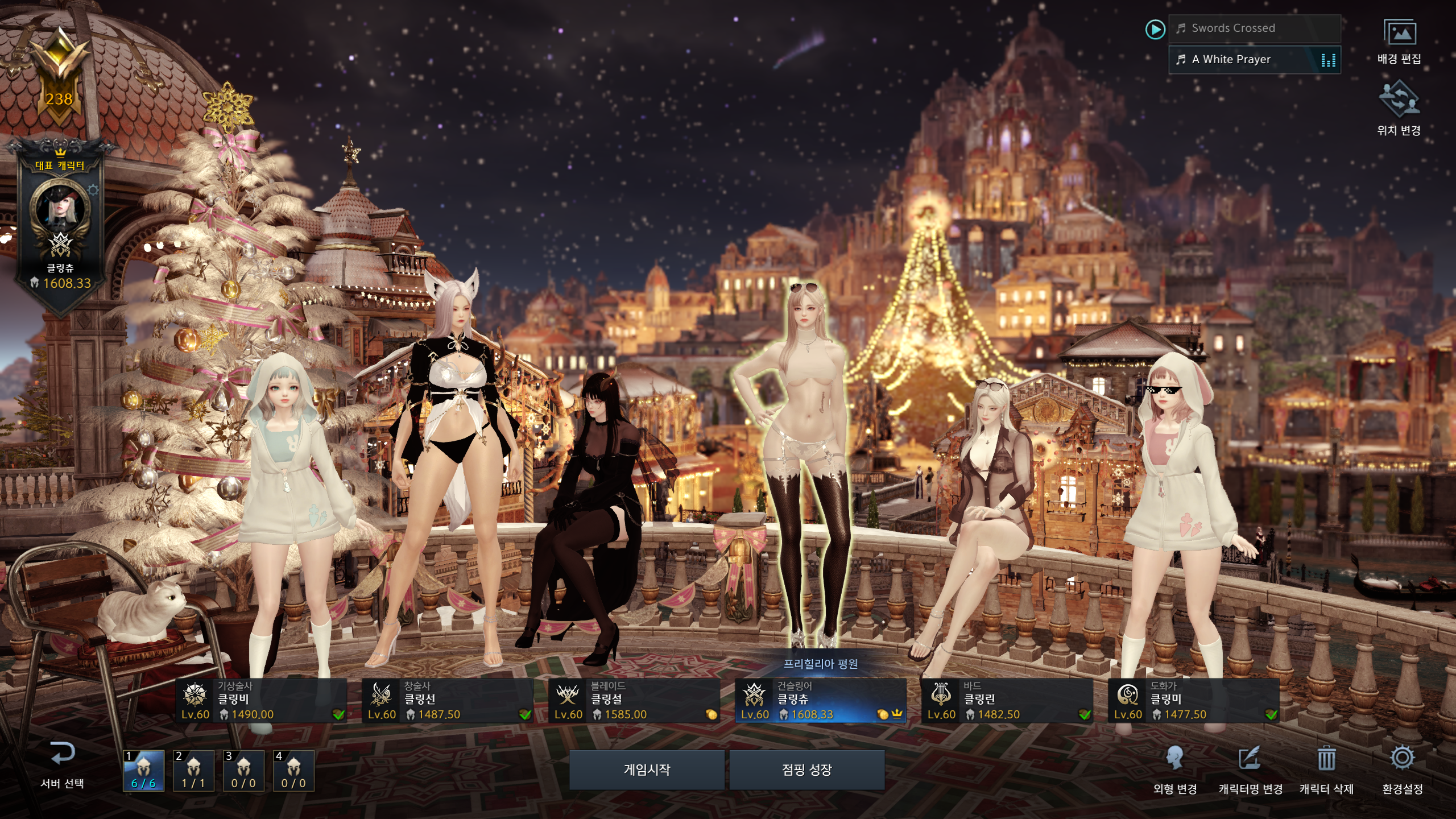1456x819 pixels.
Task: Open 배경 편집 background editor
Action: click(x=1399, y=42)
